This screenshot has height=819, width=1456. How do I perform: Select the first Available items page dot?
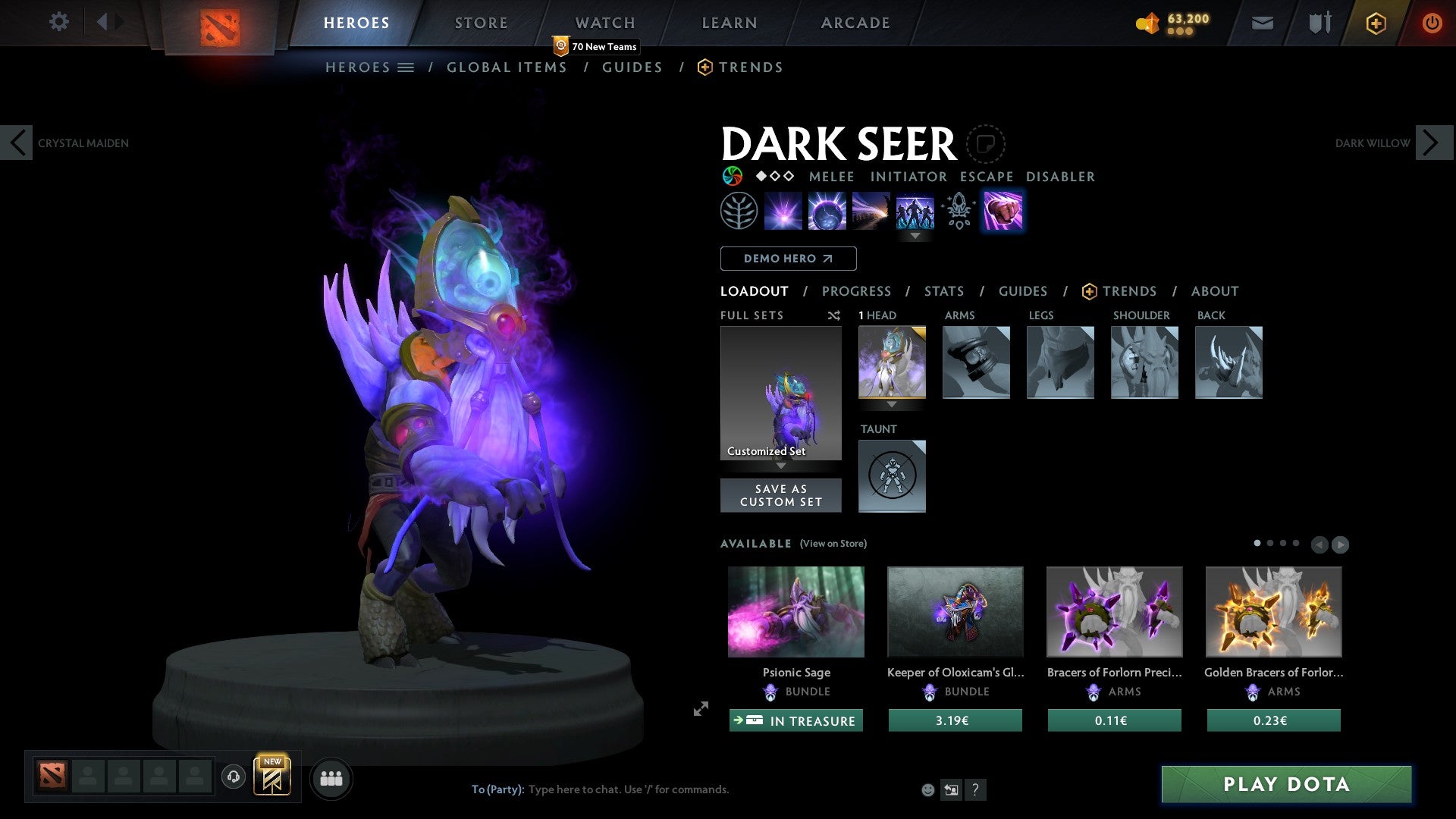click(x=1257, y=543)
